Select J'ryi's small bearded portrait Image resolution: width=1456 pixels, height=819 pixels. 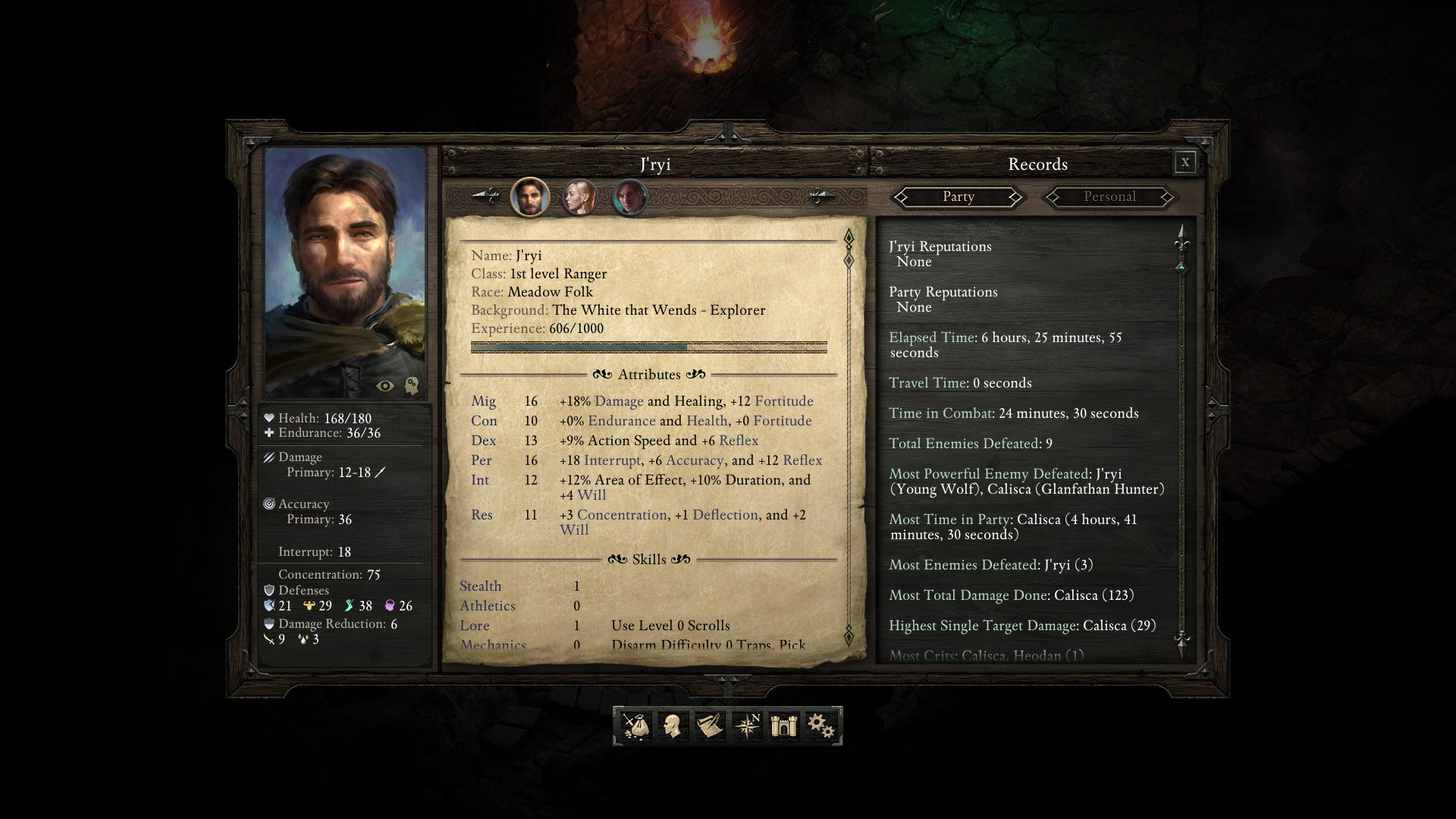(x=530, y=197)
